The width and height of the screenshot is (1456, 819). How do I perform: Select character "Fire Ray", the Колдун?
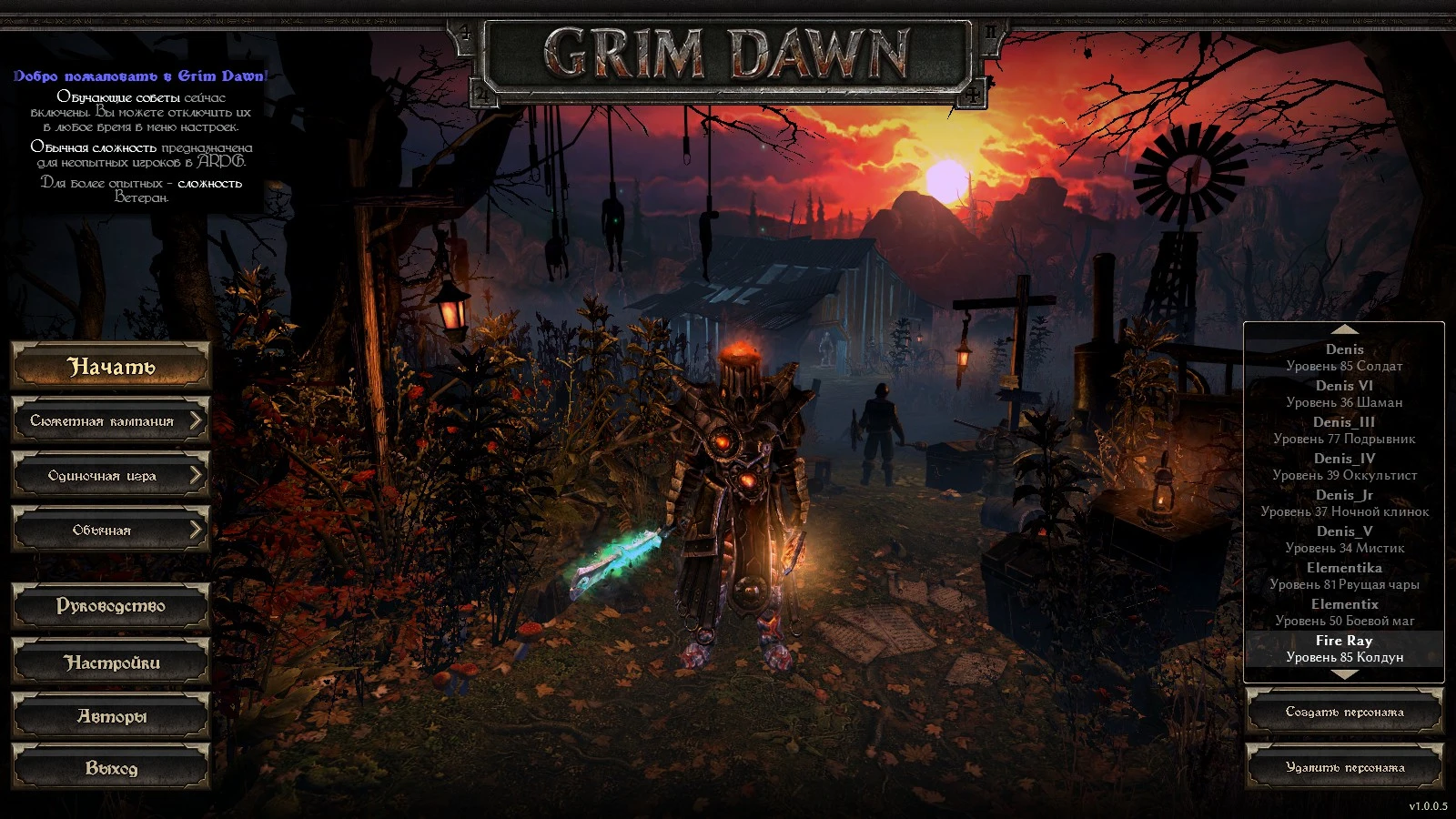[1345, 648]
